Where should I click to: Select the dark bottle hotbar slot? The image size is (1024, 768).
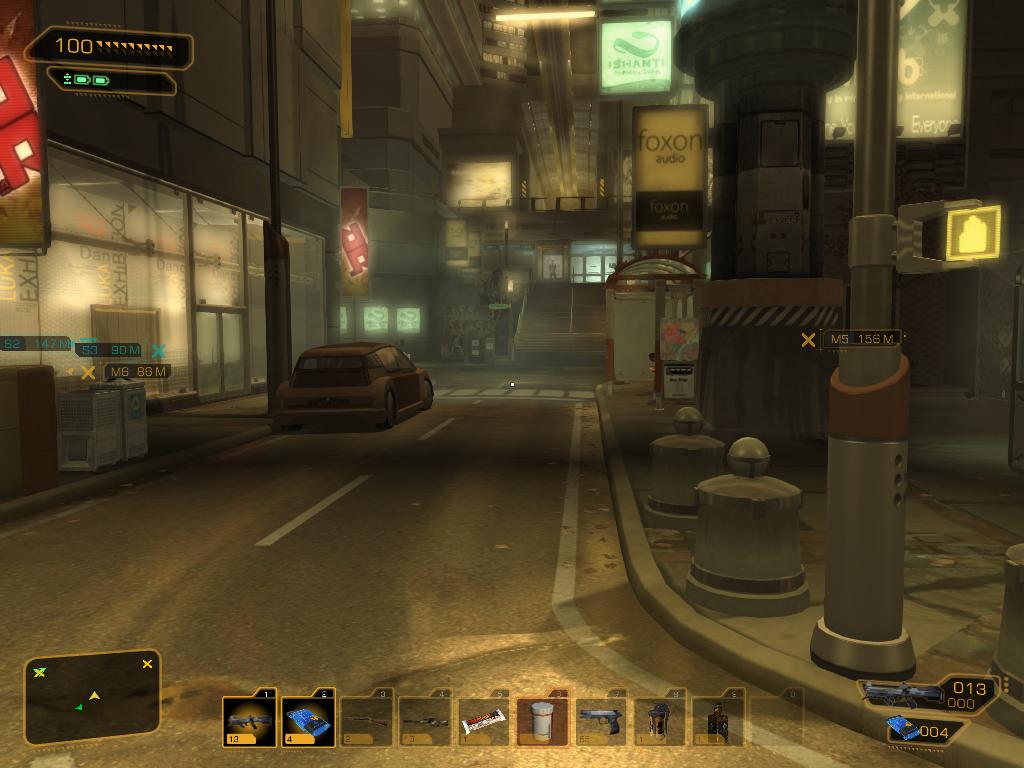click(x=718, y=721)
